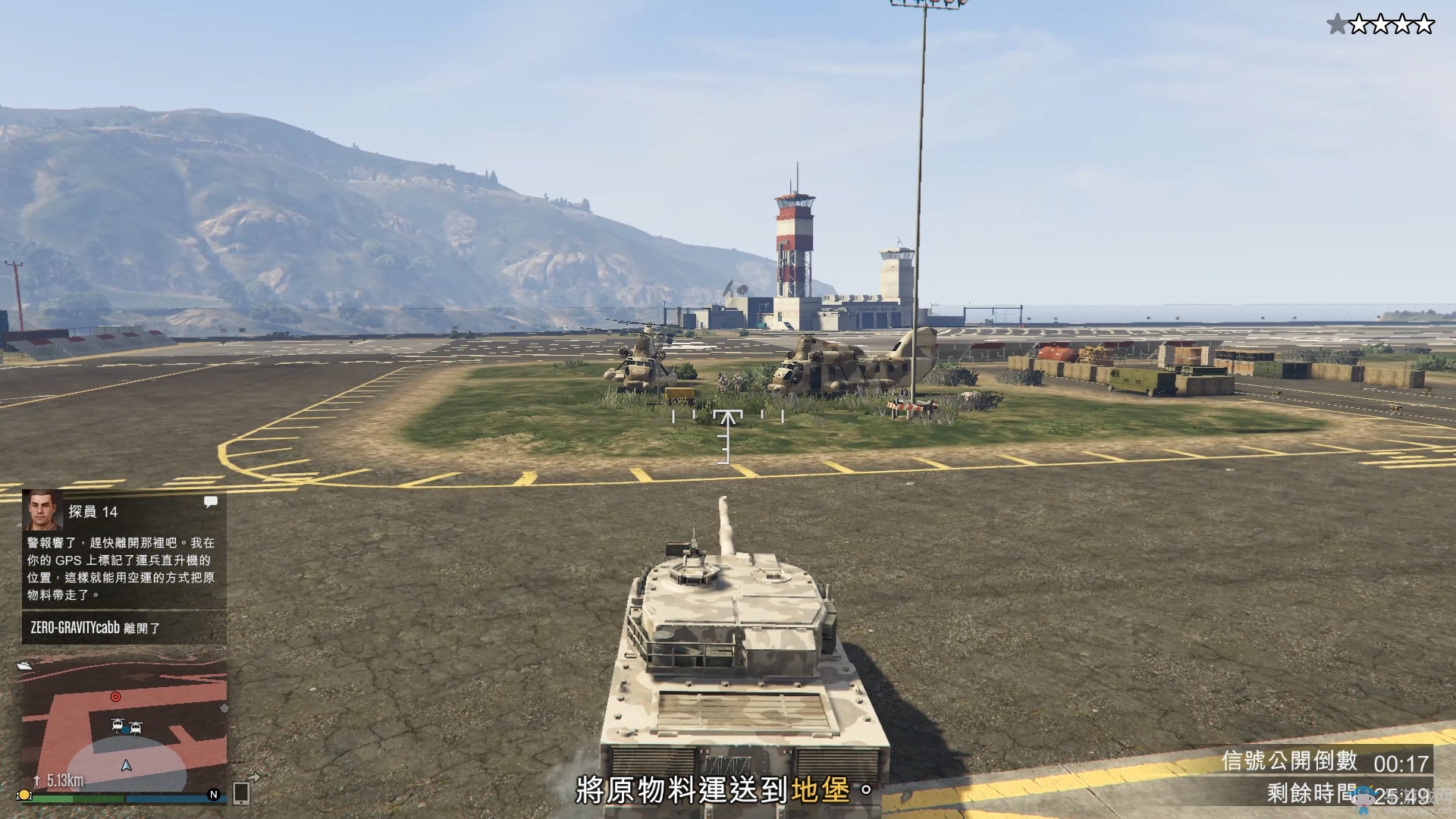Screen dimensions: 1456x819
Task: Open the phone icon beside the minimap
Action: click(242, 792)
